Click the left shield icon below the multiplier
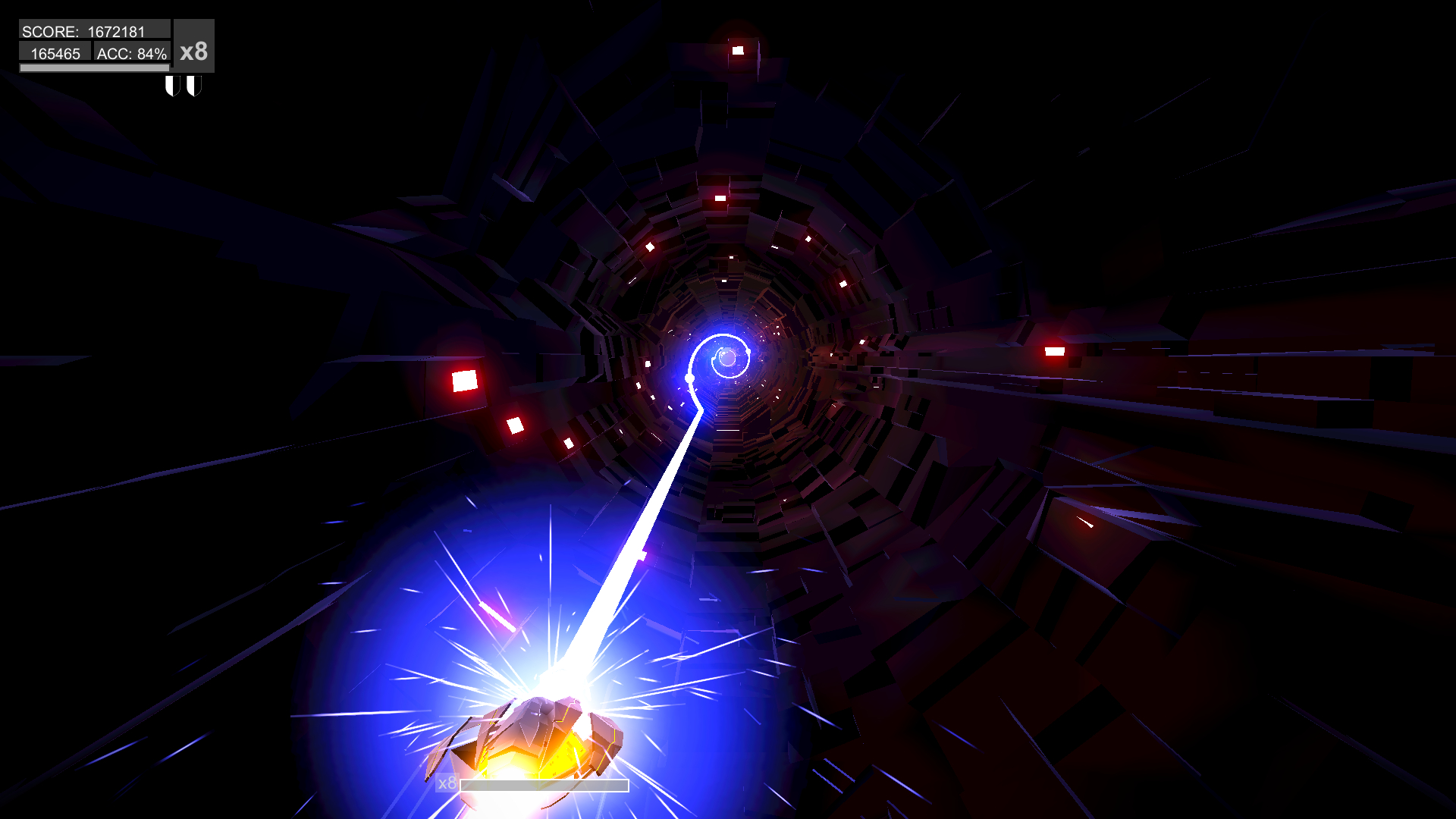1456x819 pixels. [172, 85]
